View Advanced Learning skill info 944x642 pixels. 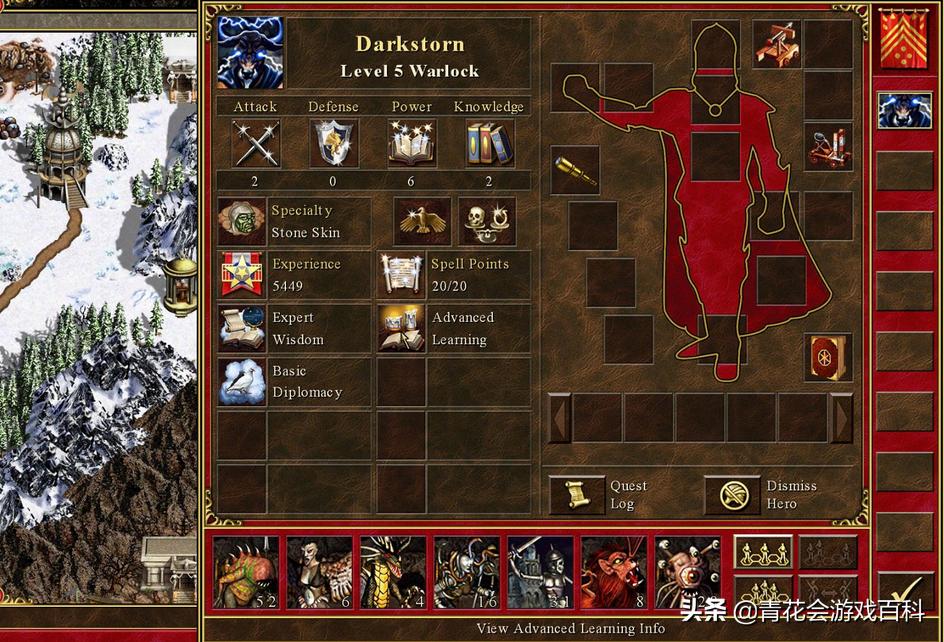pyautogui.click(x=402, y=328)
